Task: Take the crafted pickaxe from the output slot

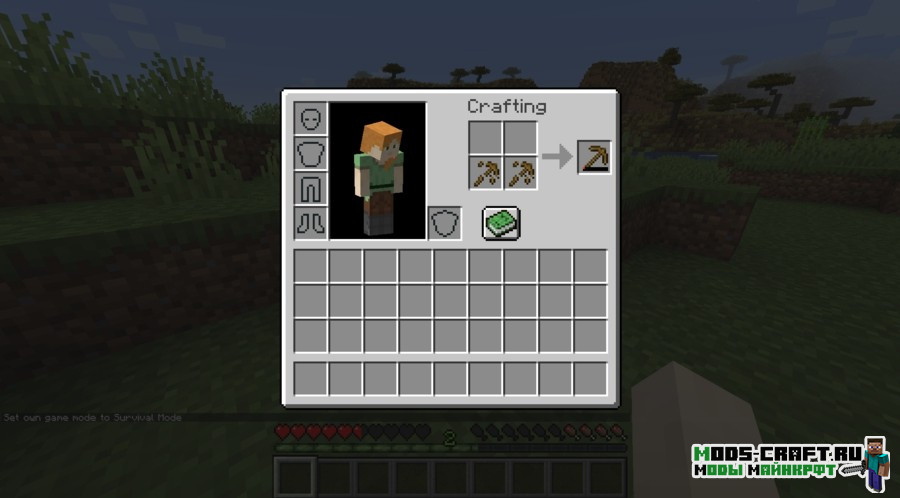Action: coord(594,157)
